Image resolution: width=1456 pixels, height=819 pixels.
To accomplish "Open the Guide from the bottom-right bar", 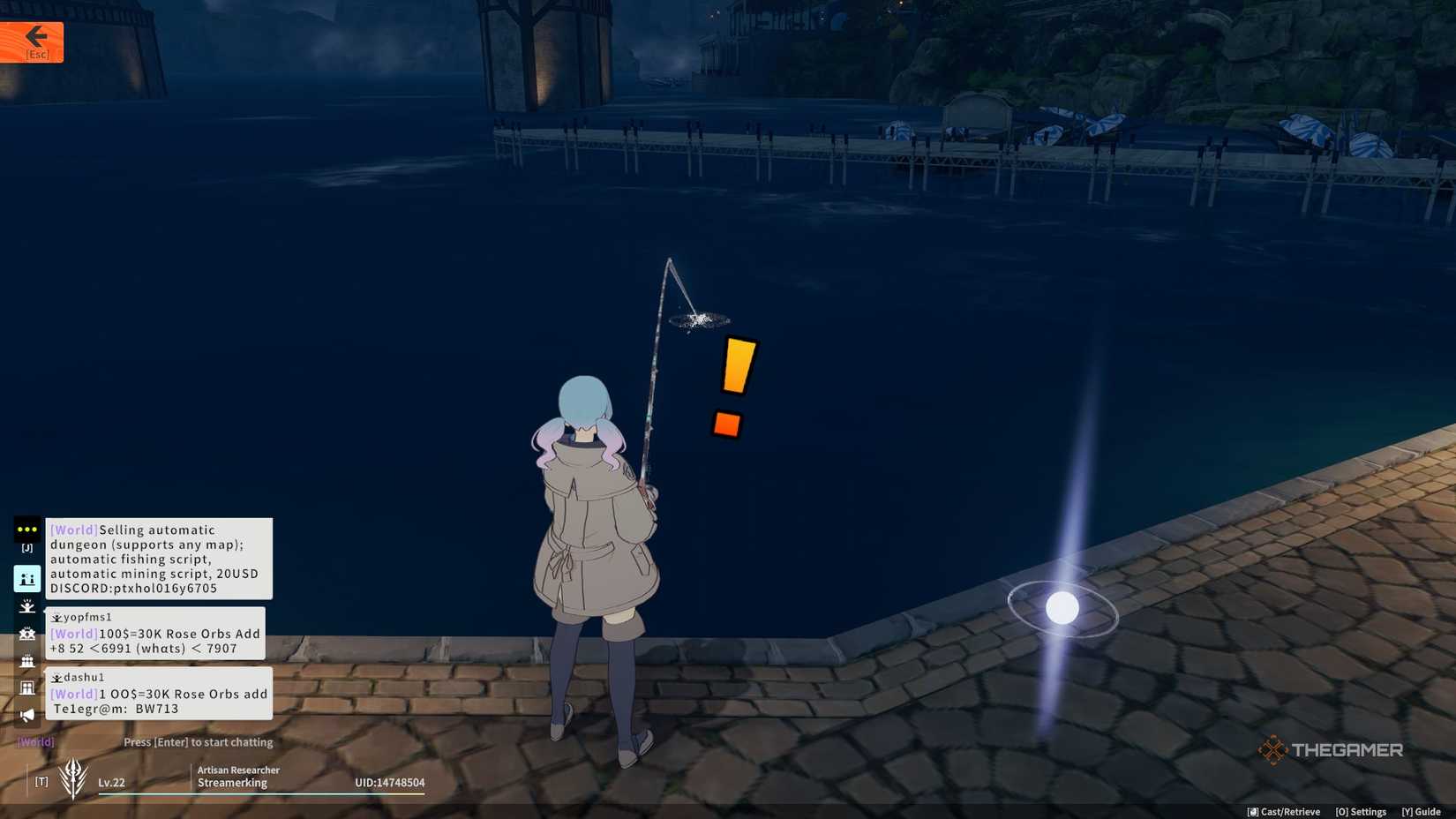I will 1422,811.
